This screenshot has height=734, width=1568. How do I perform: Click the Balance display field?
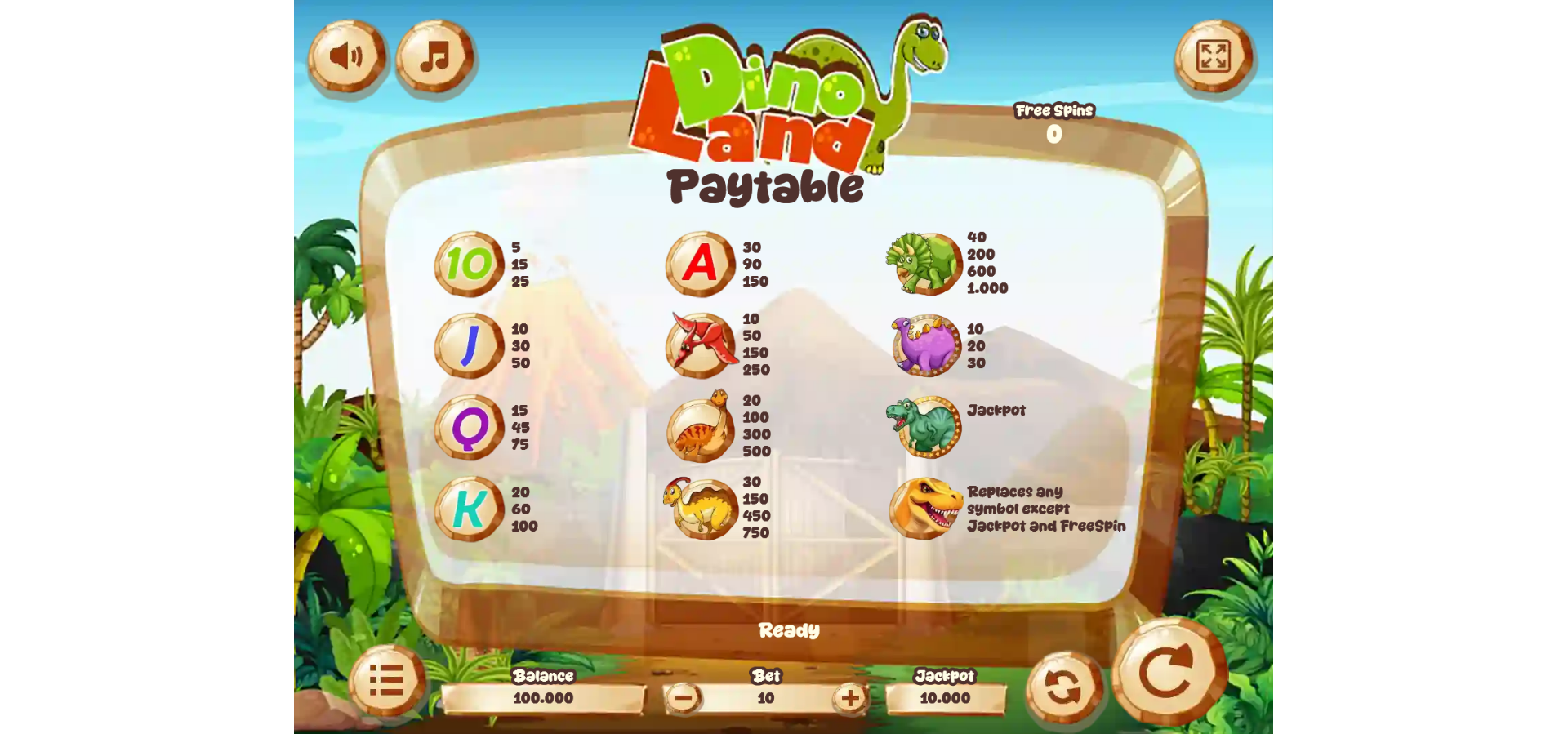(x=545, y=699)
